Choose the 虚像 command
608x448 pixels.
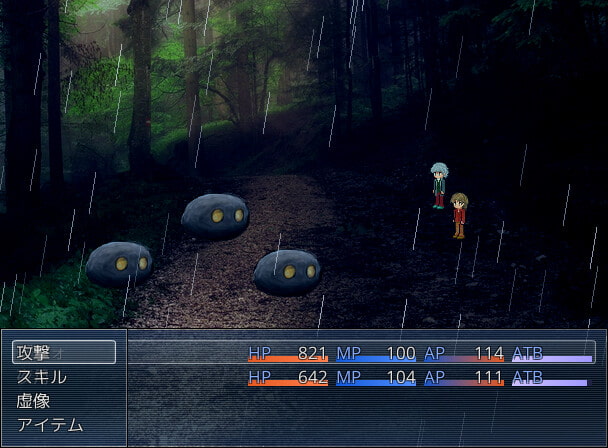click(x=64, y=401)
